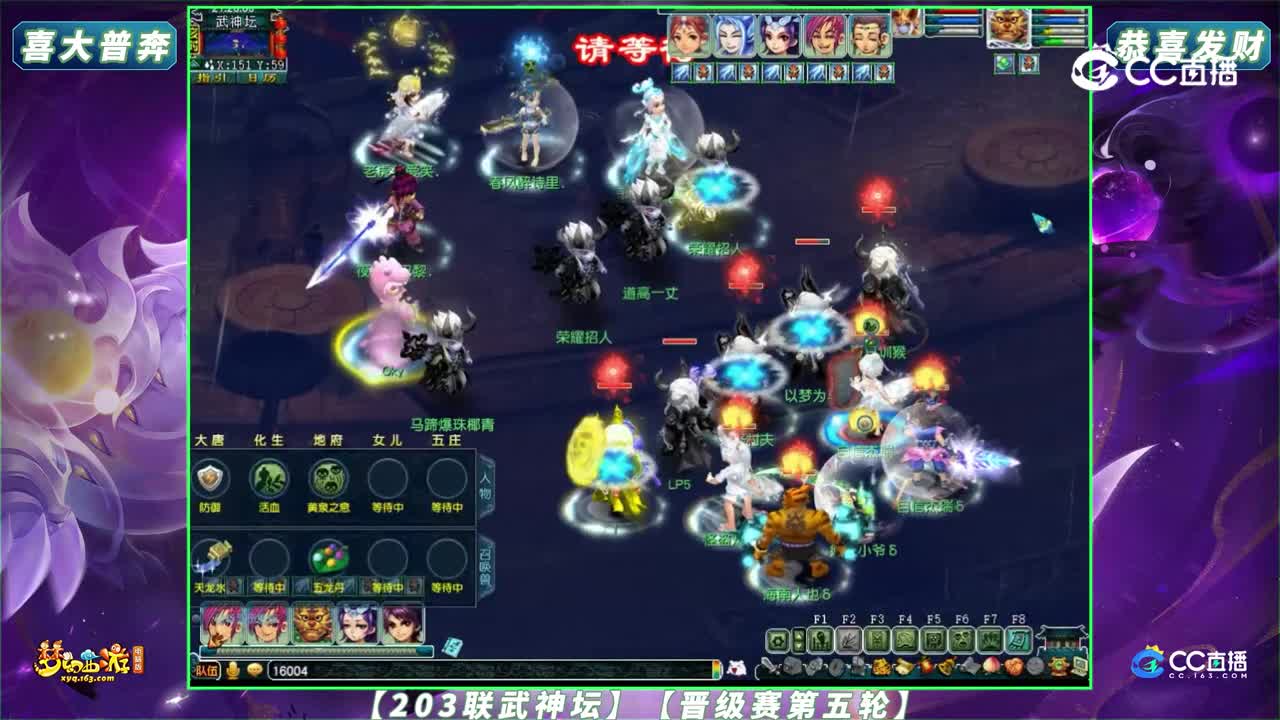Toggle the microphone voice icon near the chat input
The image size is (1280, 720).
coord(232,671)
